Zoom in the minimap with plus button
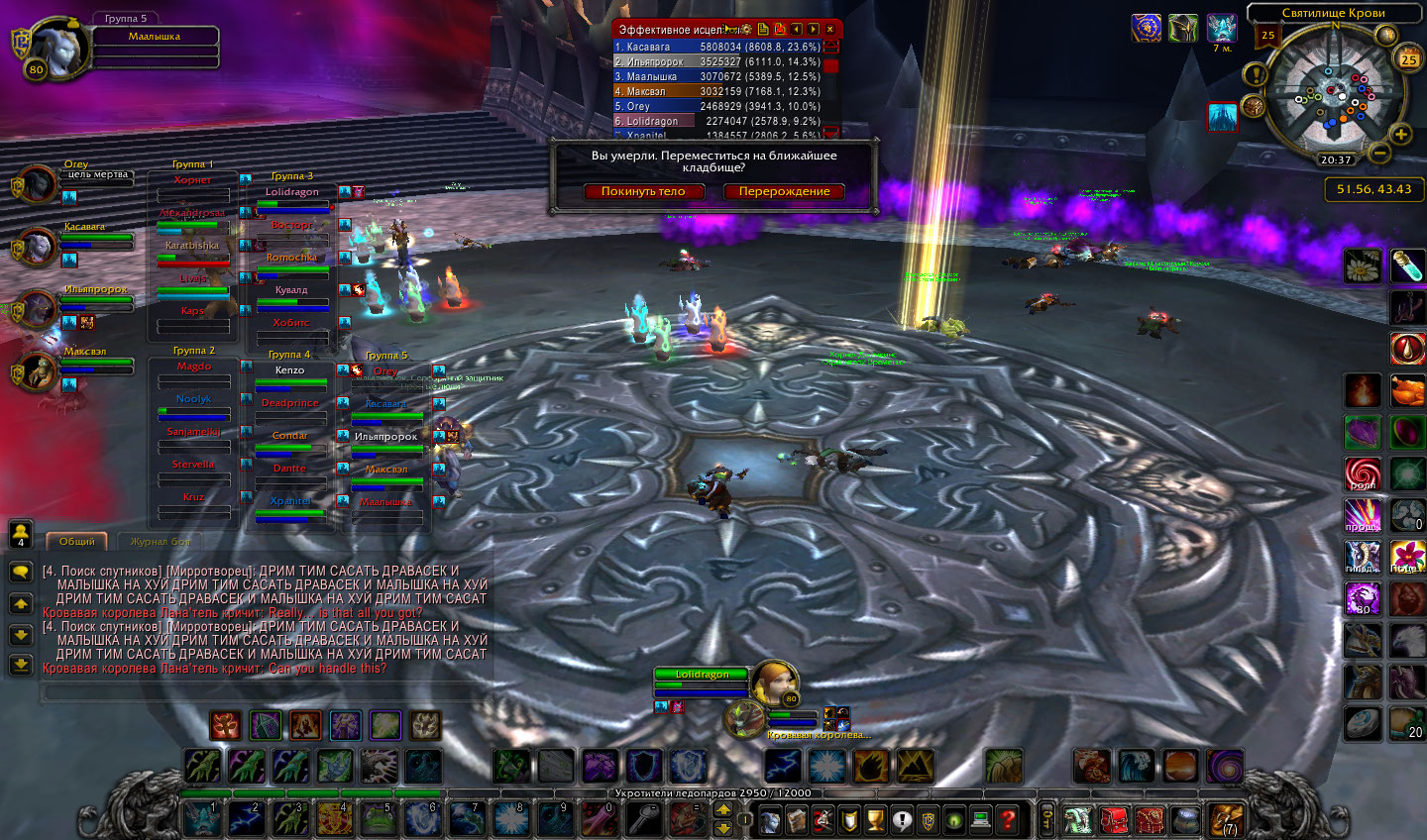This screenshot has width=1427, height=840. 1401,134
